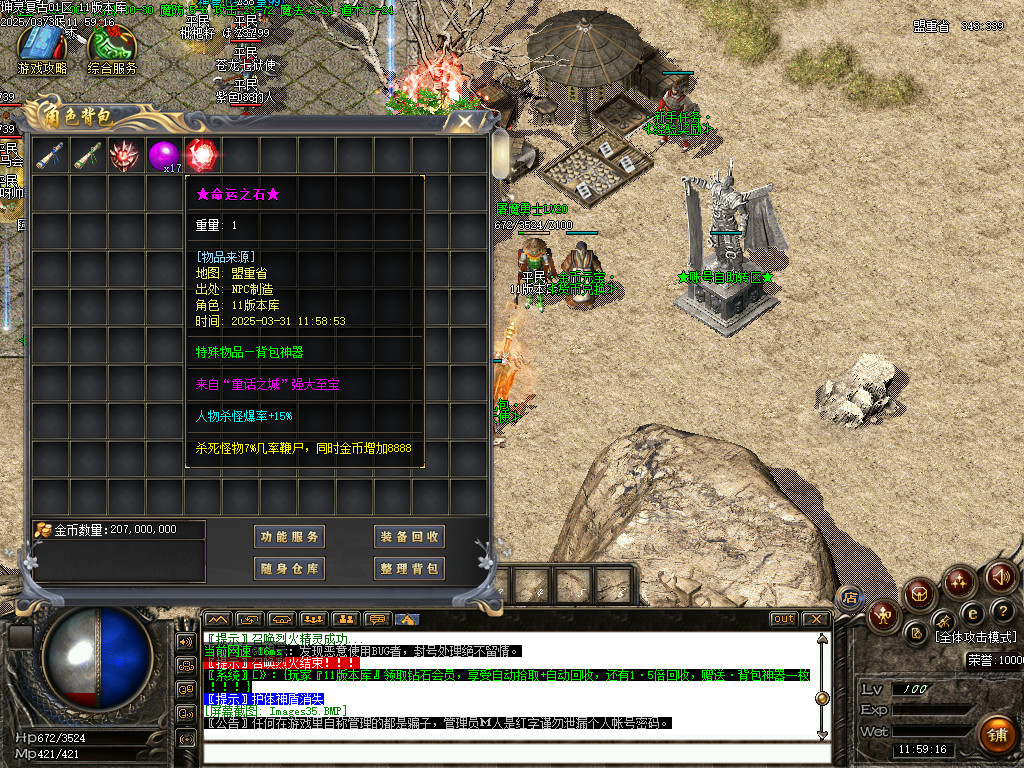Select the glowing red Destiny Stone gem

click(x=202, y=155)
